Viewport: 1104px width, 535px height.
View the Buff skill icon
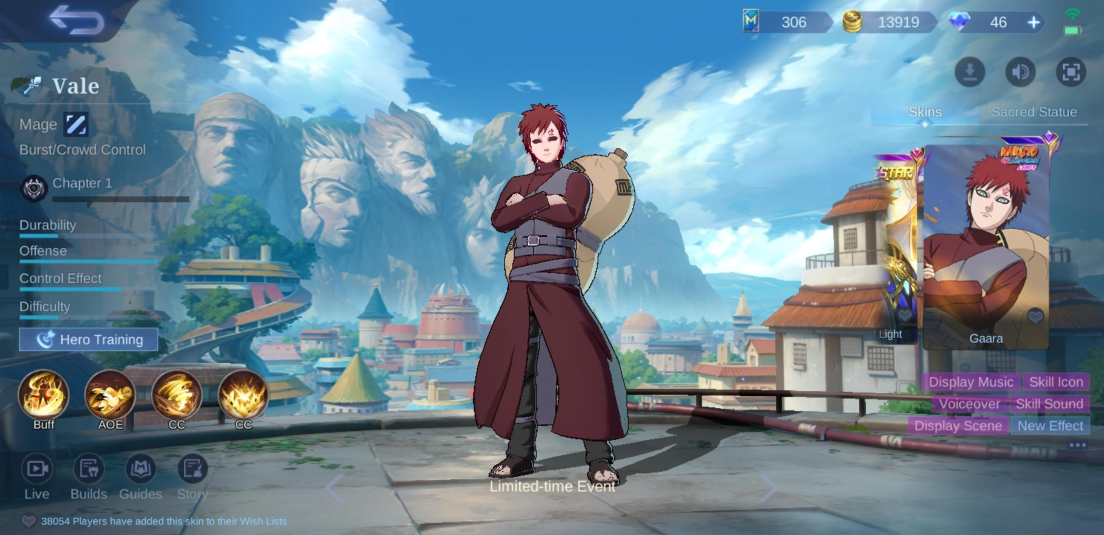tap(43, 394)
